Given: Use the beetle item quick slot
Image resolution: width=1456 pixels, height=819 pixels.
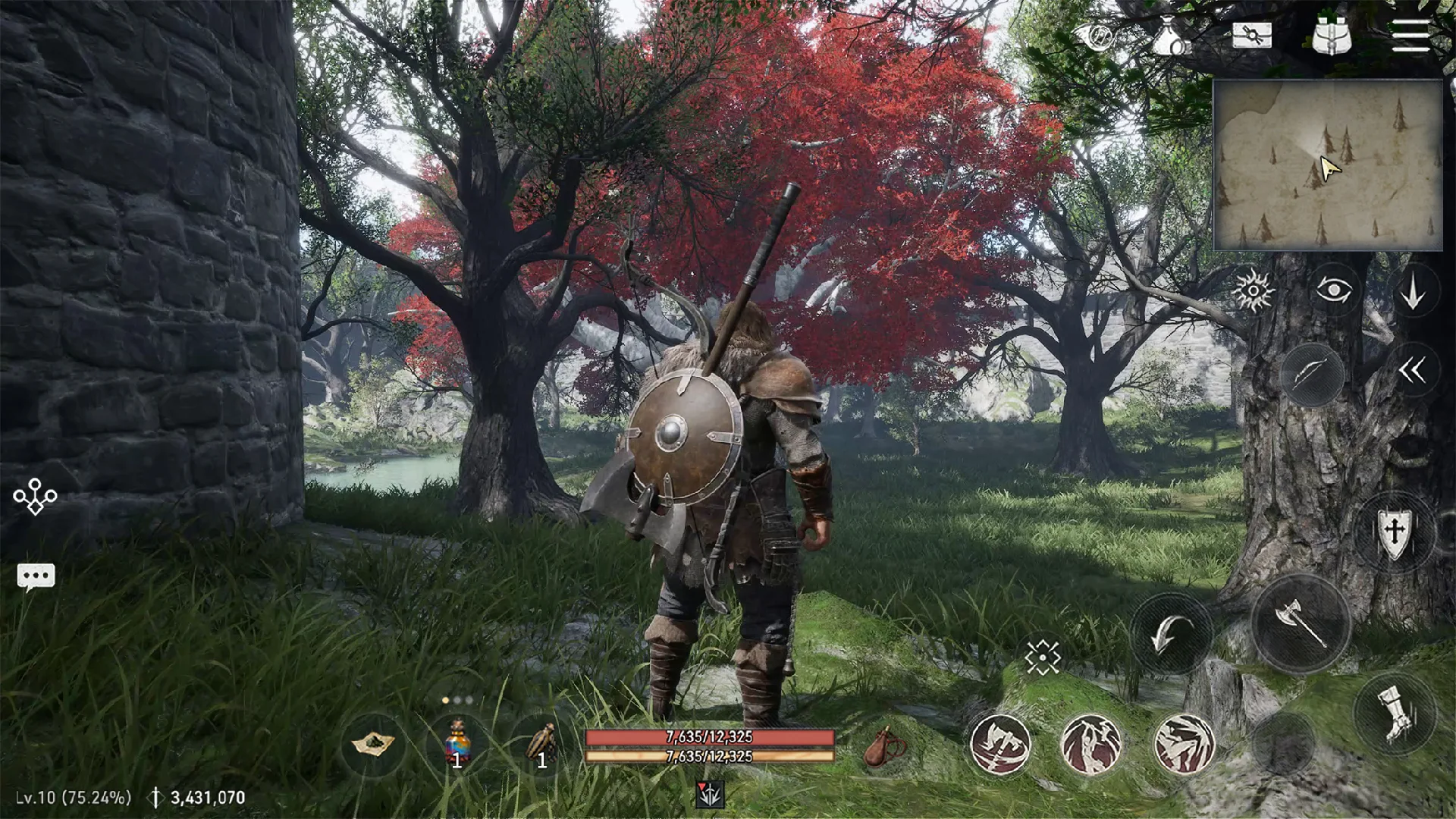Looking at the screenshot, I should point(541,744).
